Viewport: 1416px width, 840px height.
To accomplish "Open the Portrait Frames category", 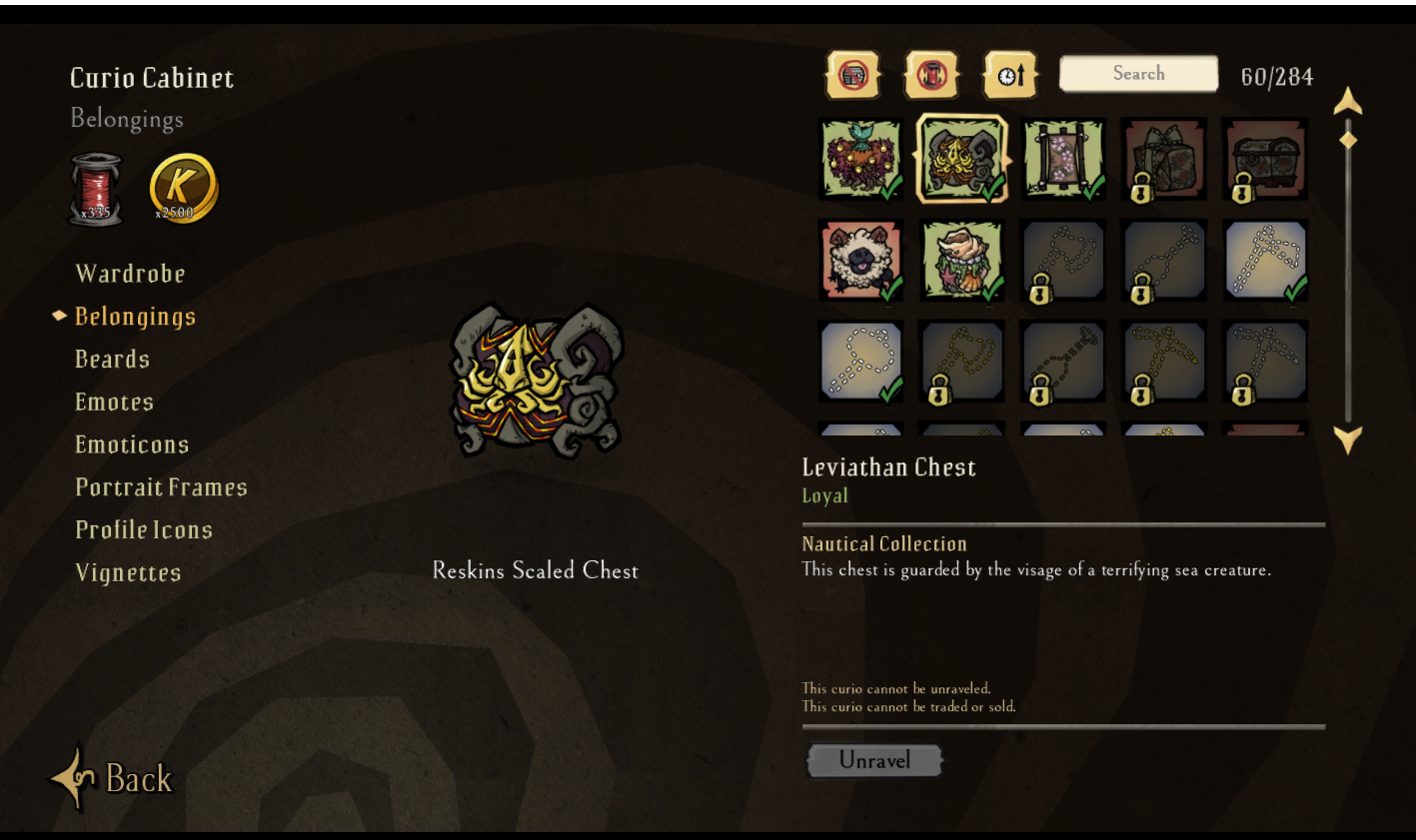I will pos(161,487).
